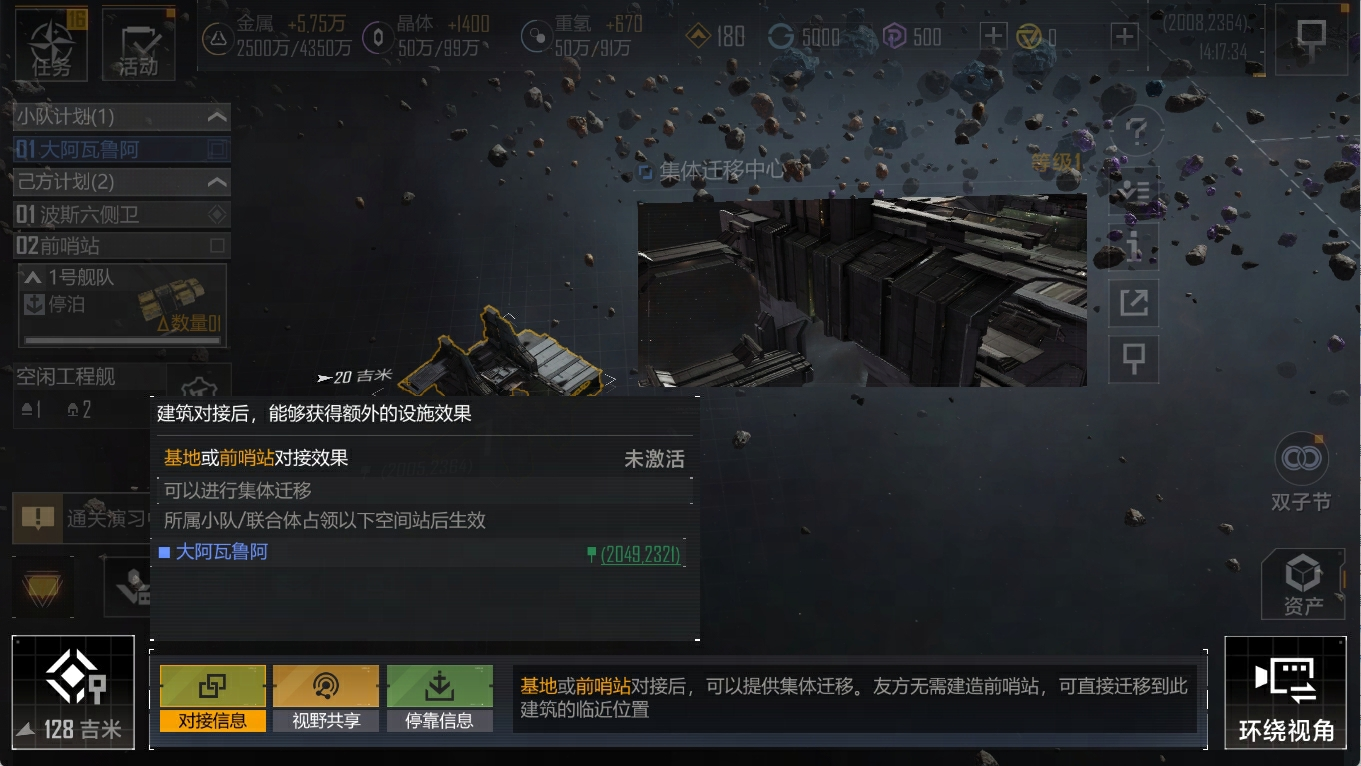Click the share/export icon on right side
Screen dimensions: 1361x766
(1133, 302)
